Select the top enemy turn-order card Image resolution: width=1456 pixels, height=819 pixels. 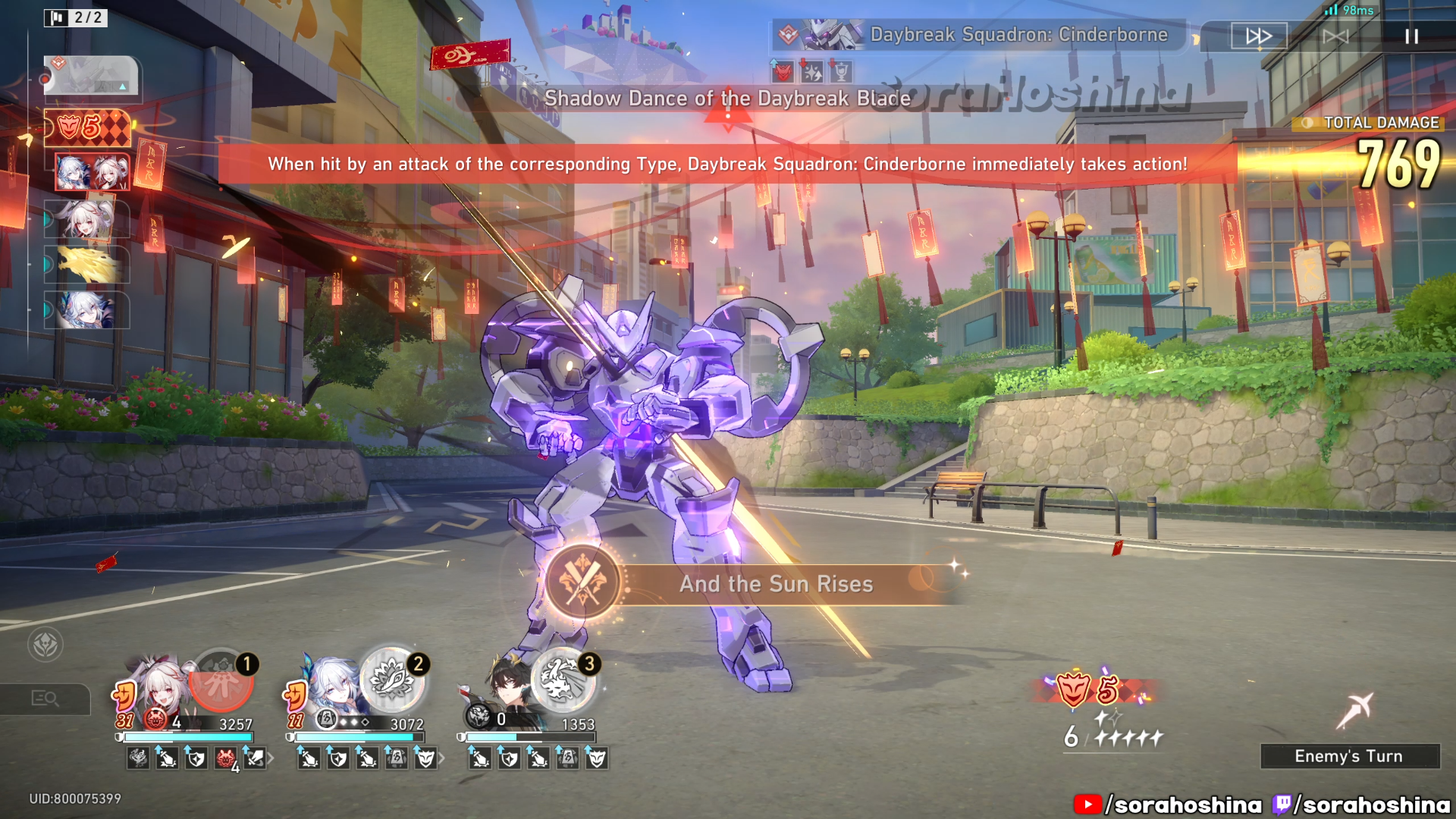pyautogui.click(x=91, y=76)
